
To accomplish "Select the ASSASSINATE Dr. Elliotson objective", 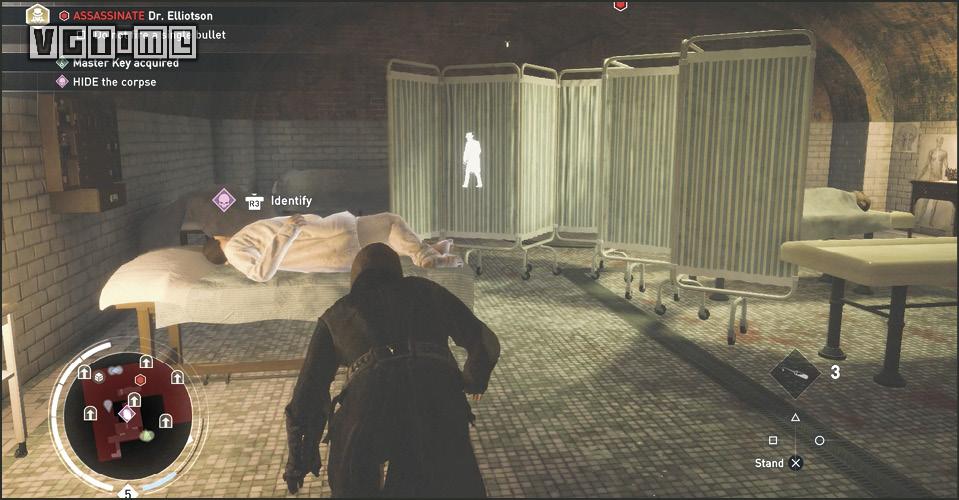I will coord(140,16).
